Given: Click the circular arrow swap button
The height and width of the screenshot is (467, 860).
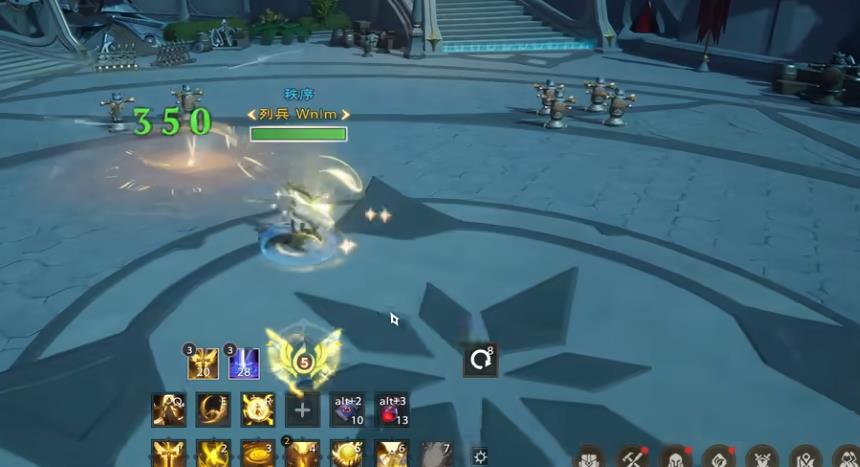Looking at the screenshot, I should pos(480,359).
